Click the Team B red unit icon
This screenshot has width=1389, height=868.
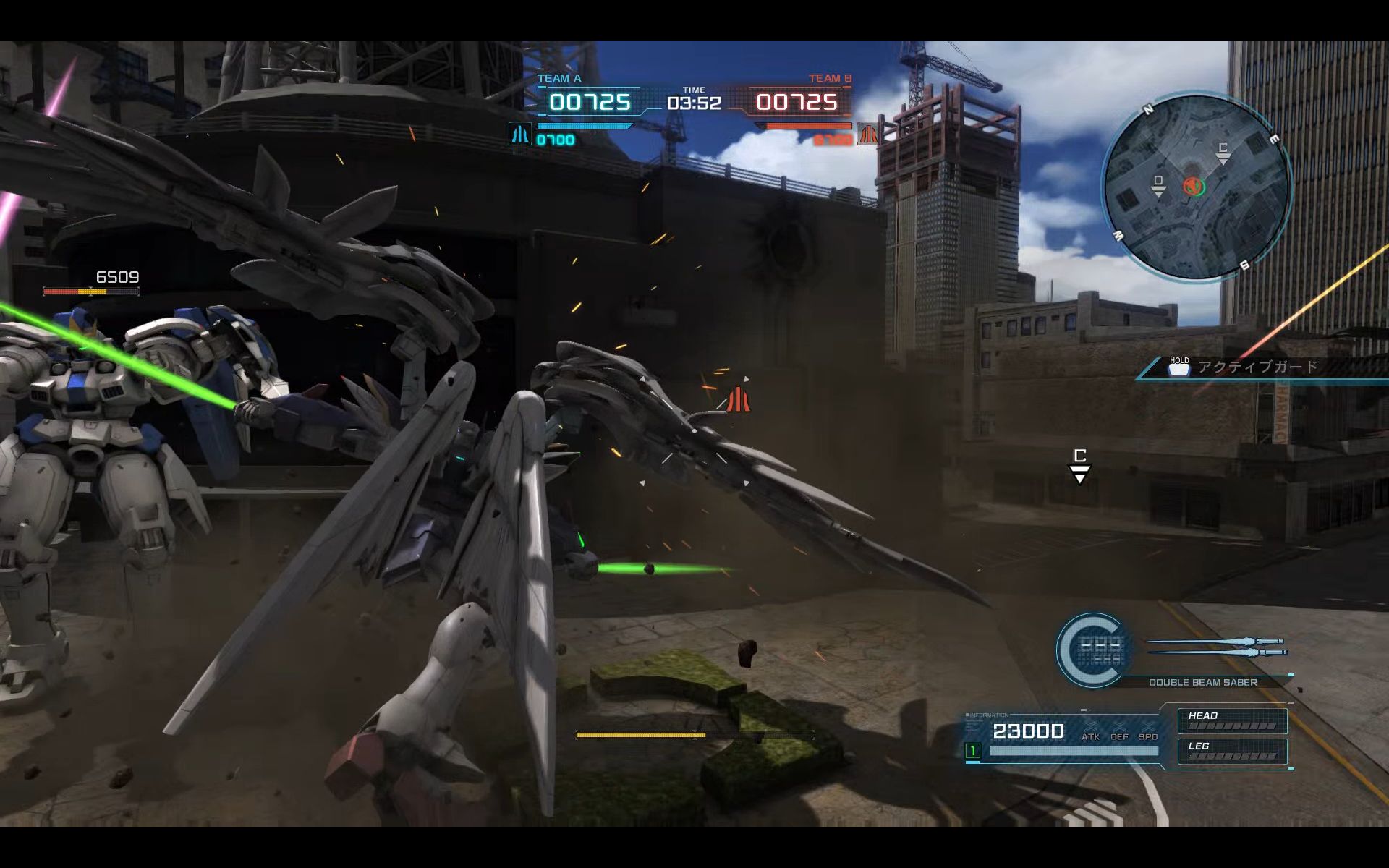(867, 135)
